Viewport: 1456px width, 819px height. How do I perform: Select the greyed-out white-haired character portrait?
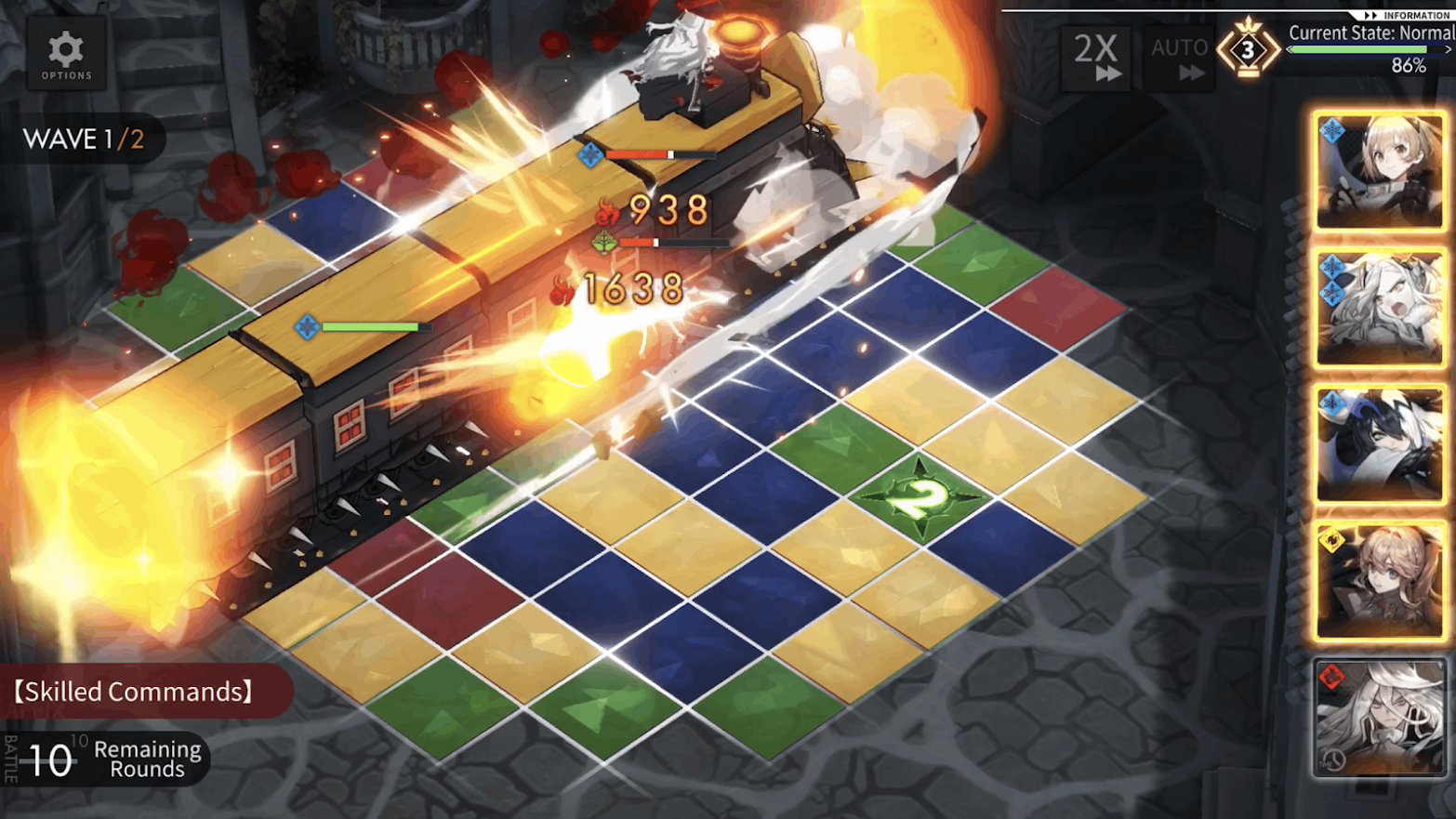1379,717
